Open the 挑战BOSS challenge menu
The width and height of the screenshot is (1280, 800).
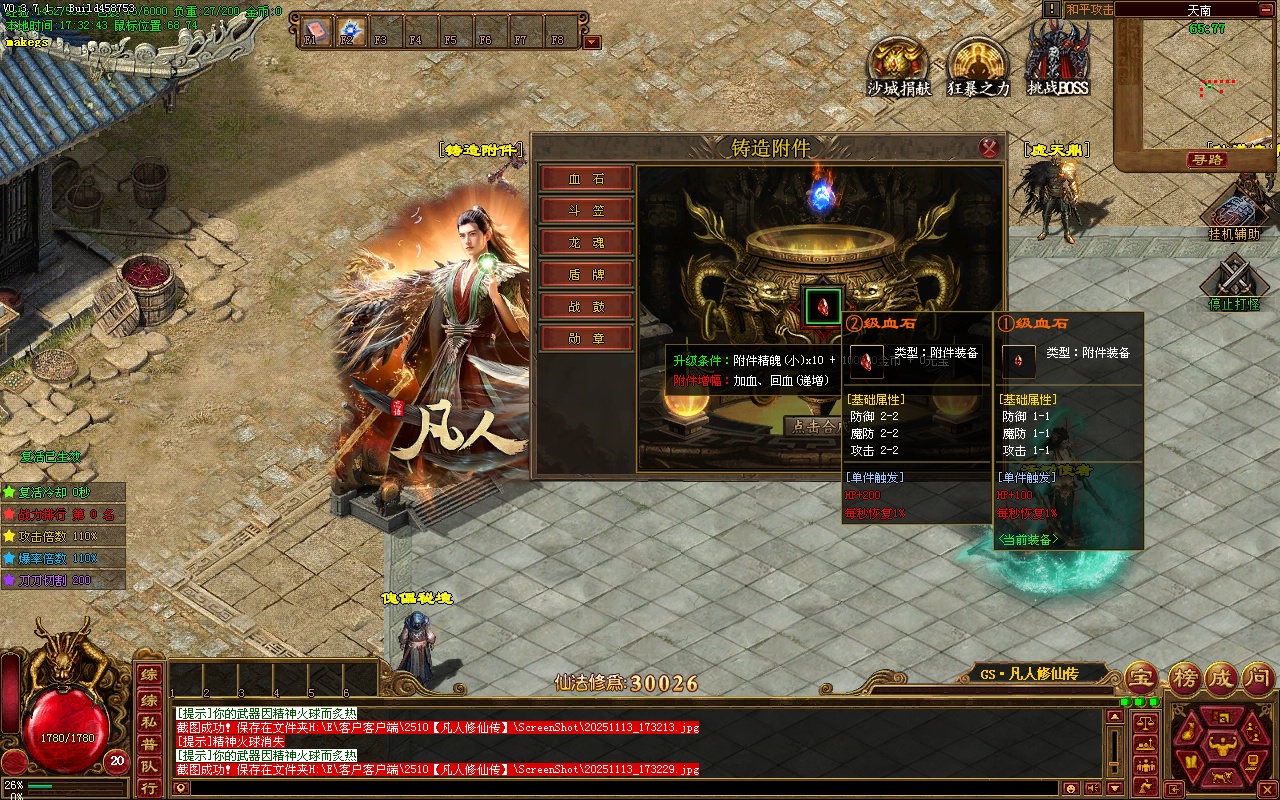pyautogui.click(x=1058, y=60)
